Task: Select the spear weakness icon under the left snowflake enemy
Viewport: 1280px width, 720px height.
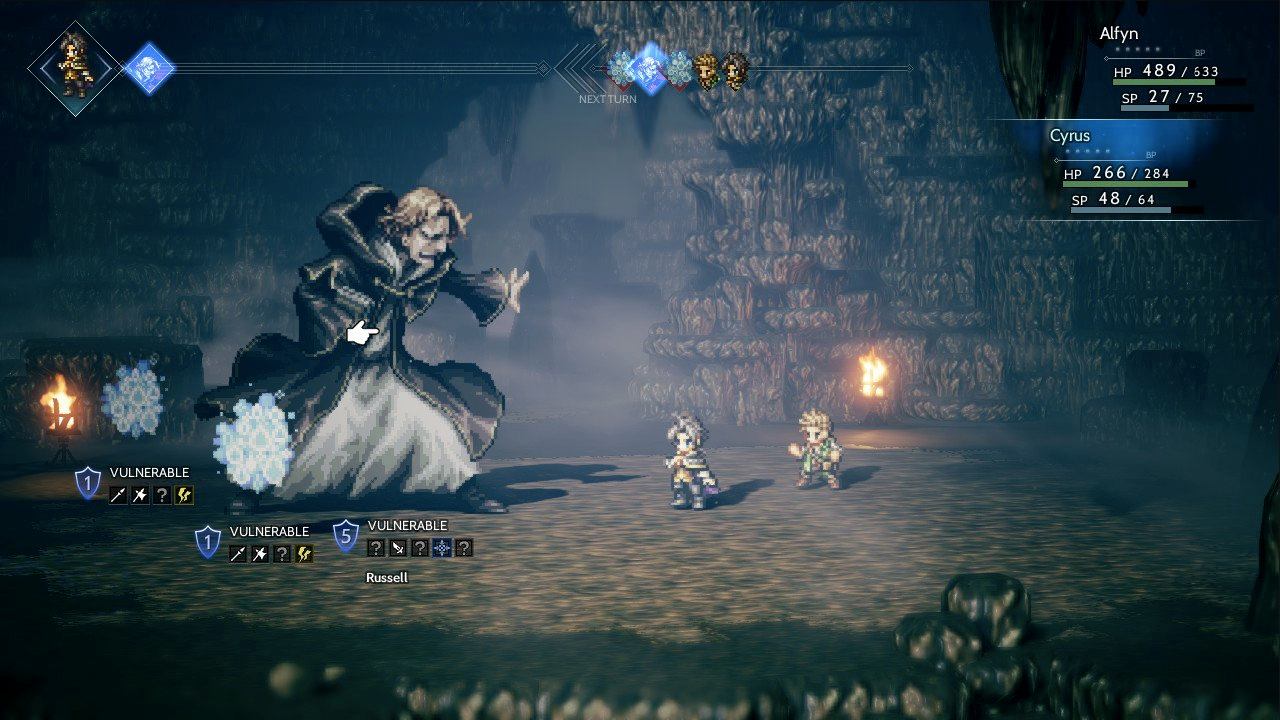Action: pyautogui.click(x=117, y=494)
